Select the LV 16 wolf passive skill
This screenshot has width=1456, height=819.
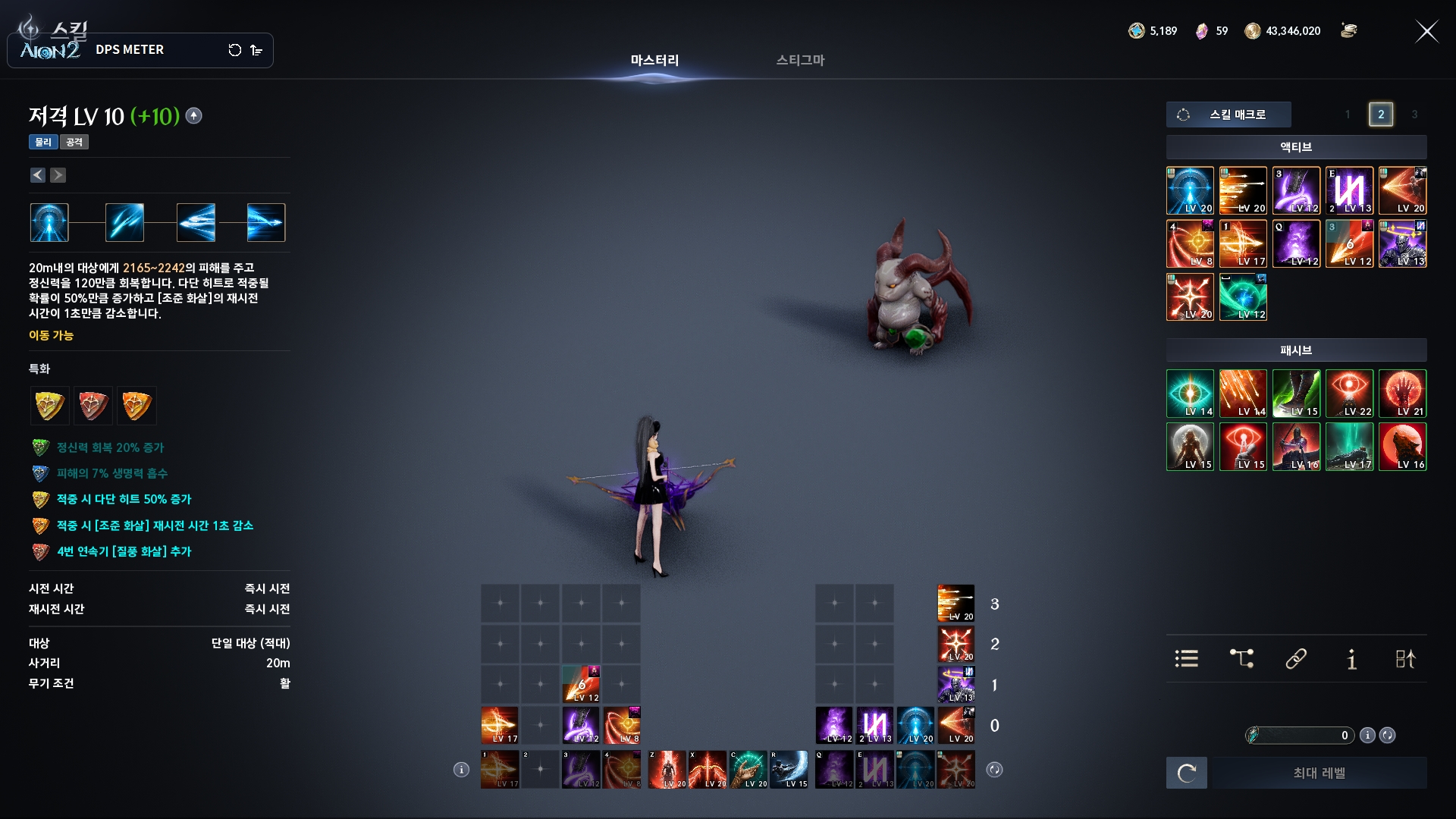(1402, 447)
